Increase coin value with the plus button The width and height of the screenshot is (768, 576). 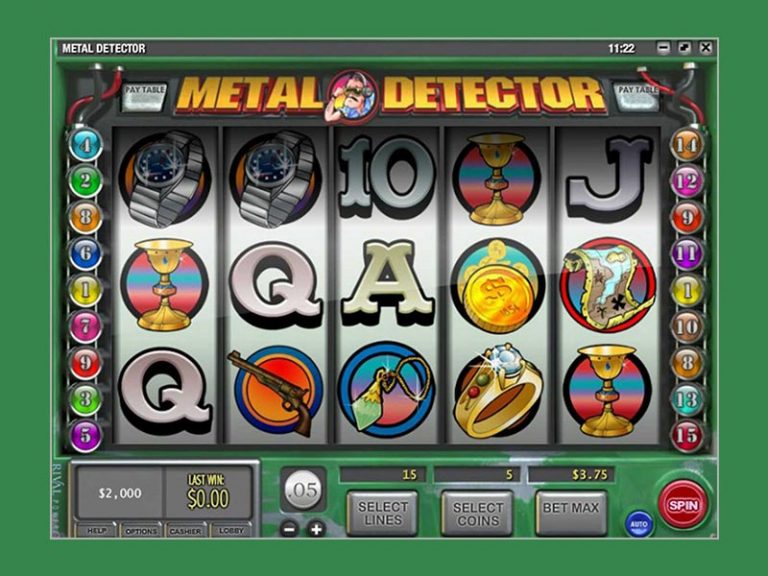pyautogui.click(x=317, y=529)
